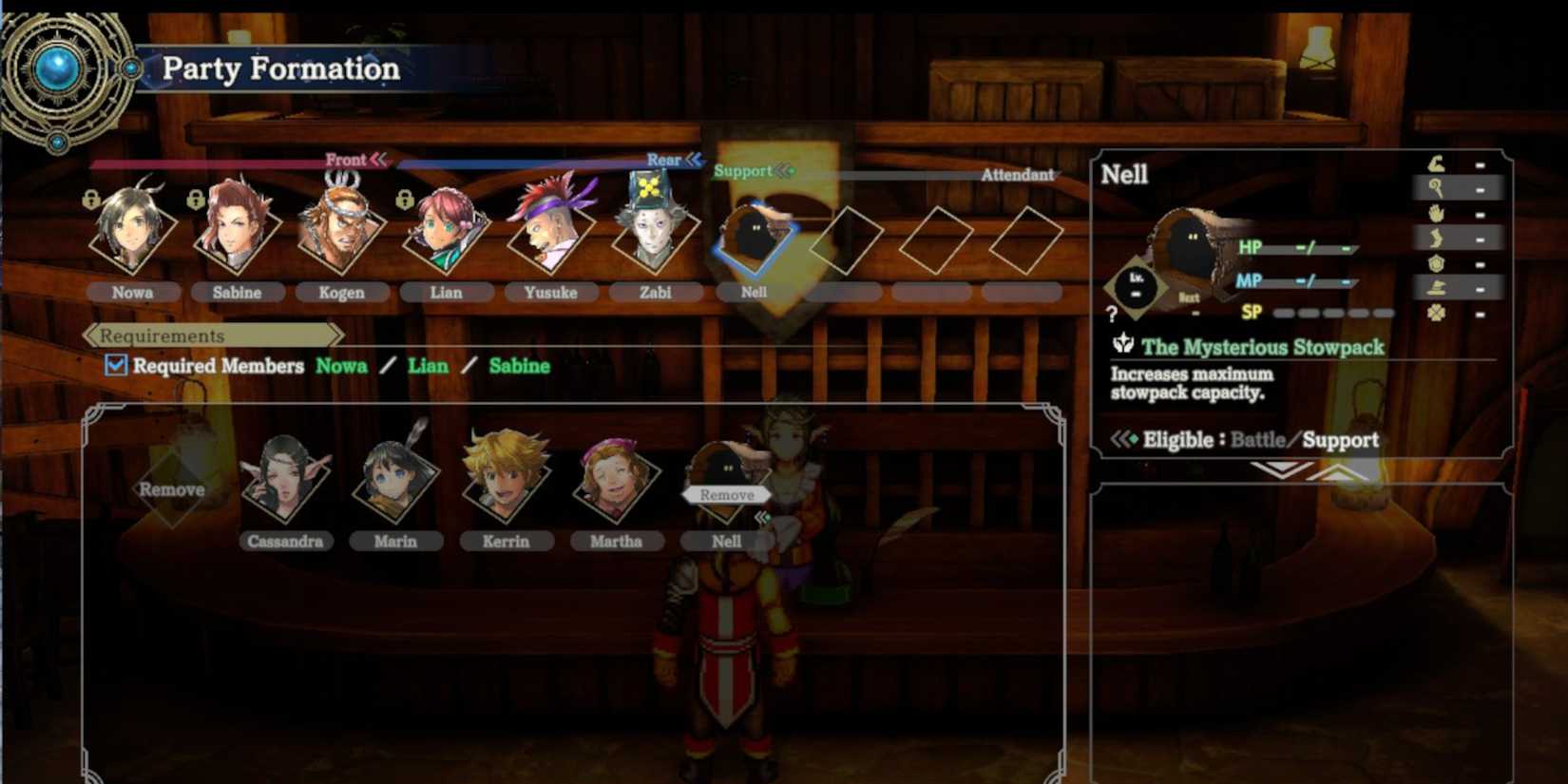Select the Support section header
The width and height of the screenshot is (1568, 784).
pyautogui.click(x=744, y=172)
